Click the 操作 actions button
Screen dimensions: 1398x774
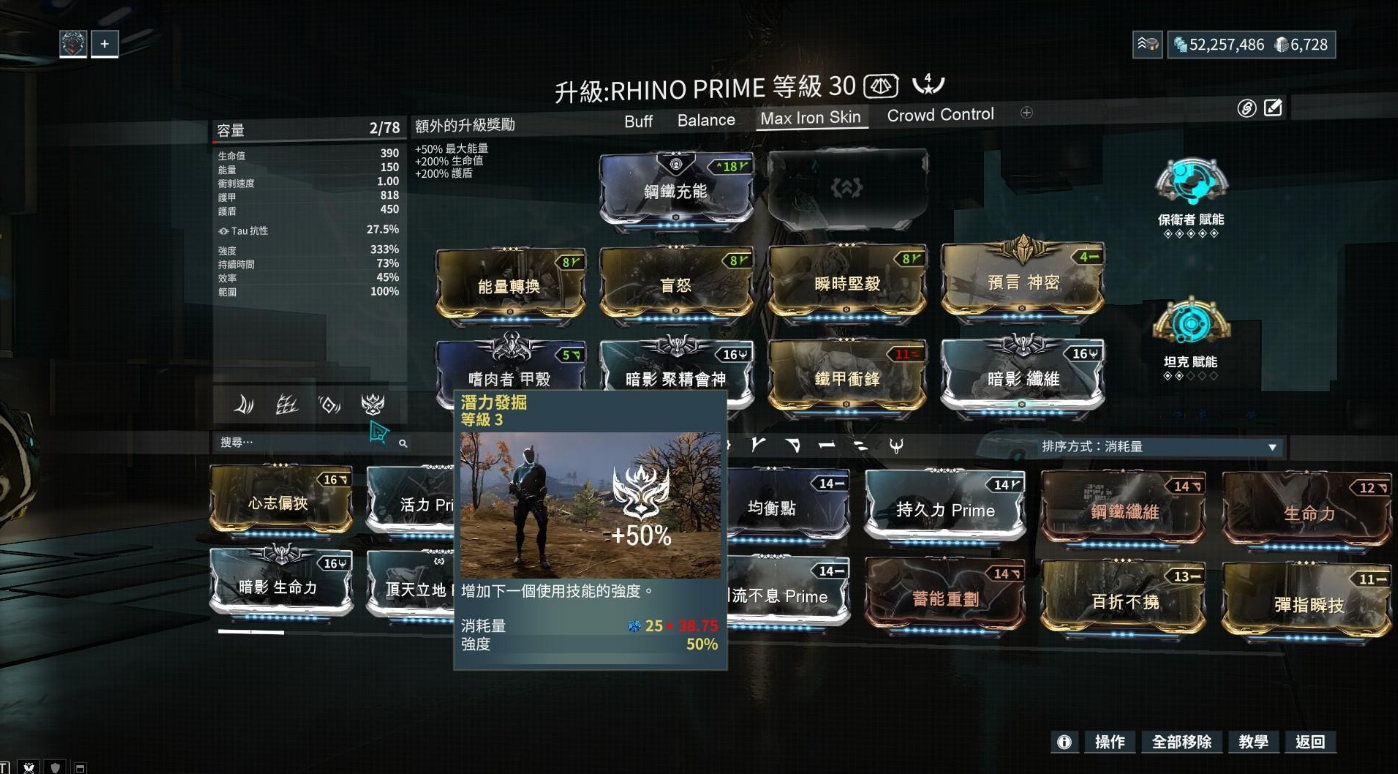[1110, 742]
